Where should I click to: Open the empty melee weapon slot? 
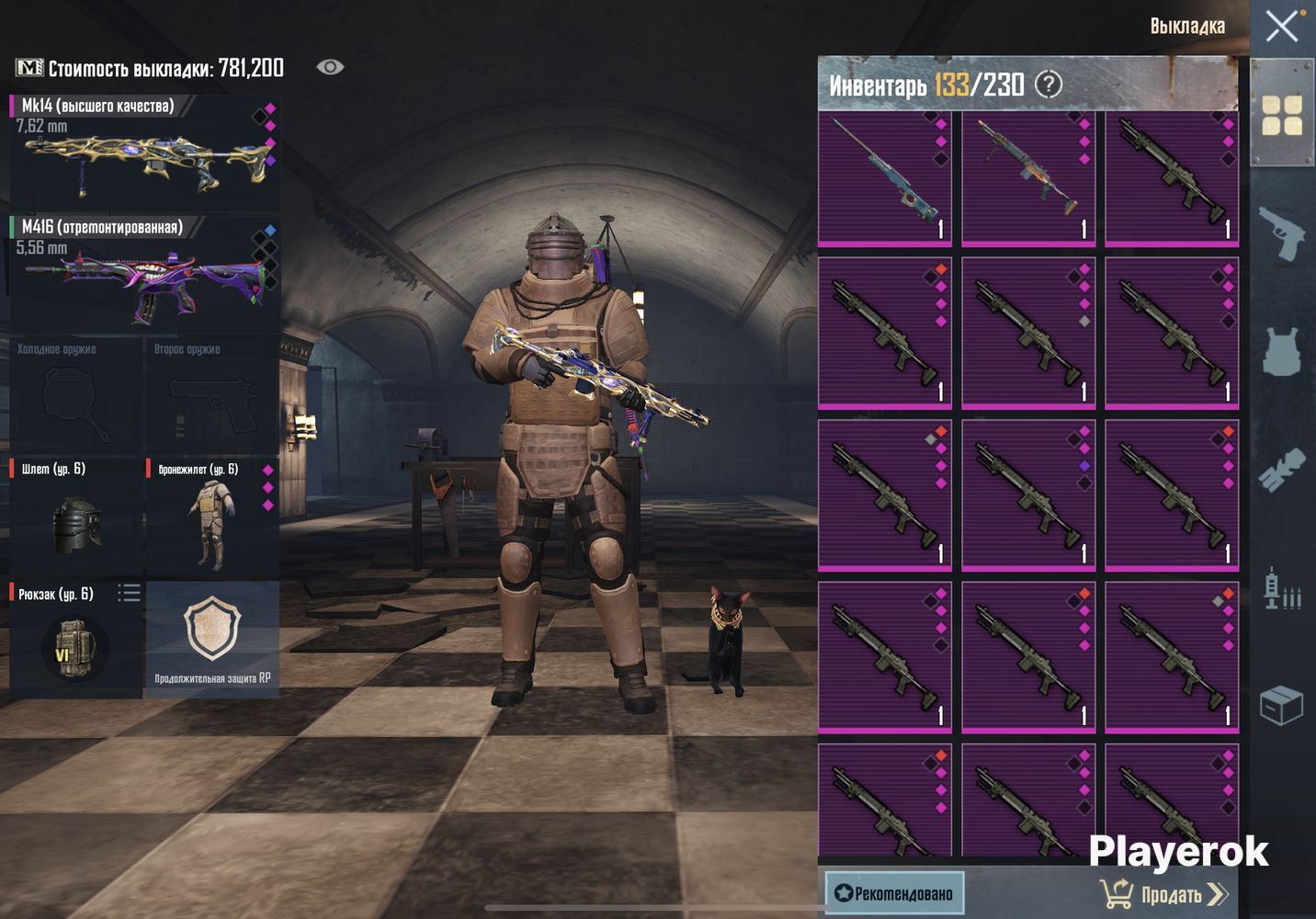[x=76, y=395]
